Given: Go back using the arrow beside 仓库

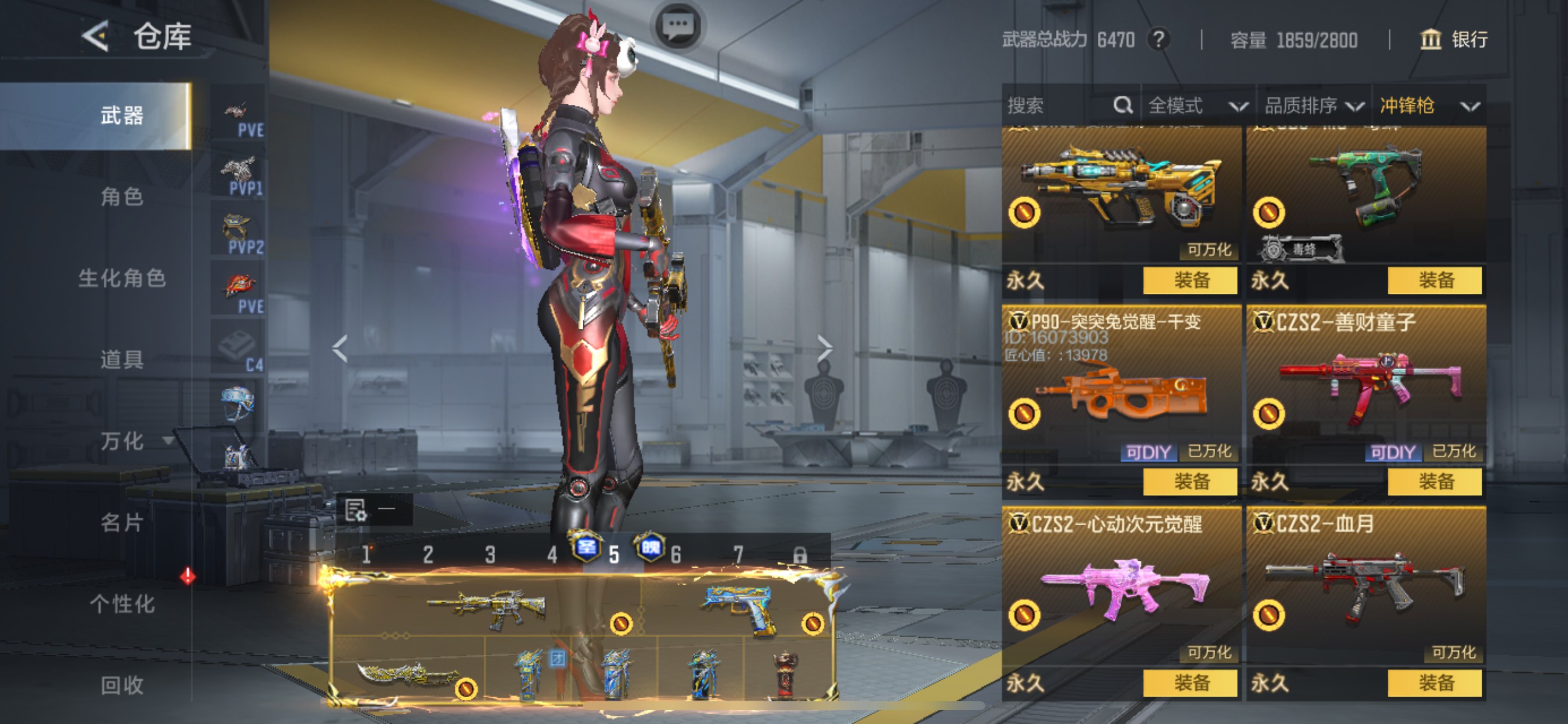Looking at the screenshot, I should 96,36.
